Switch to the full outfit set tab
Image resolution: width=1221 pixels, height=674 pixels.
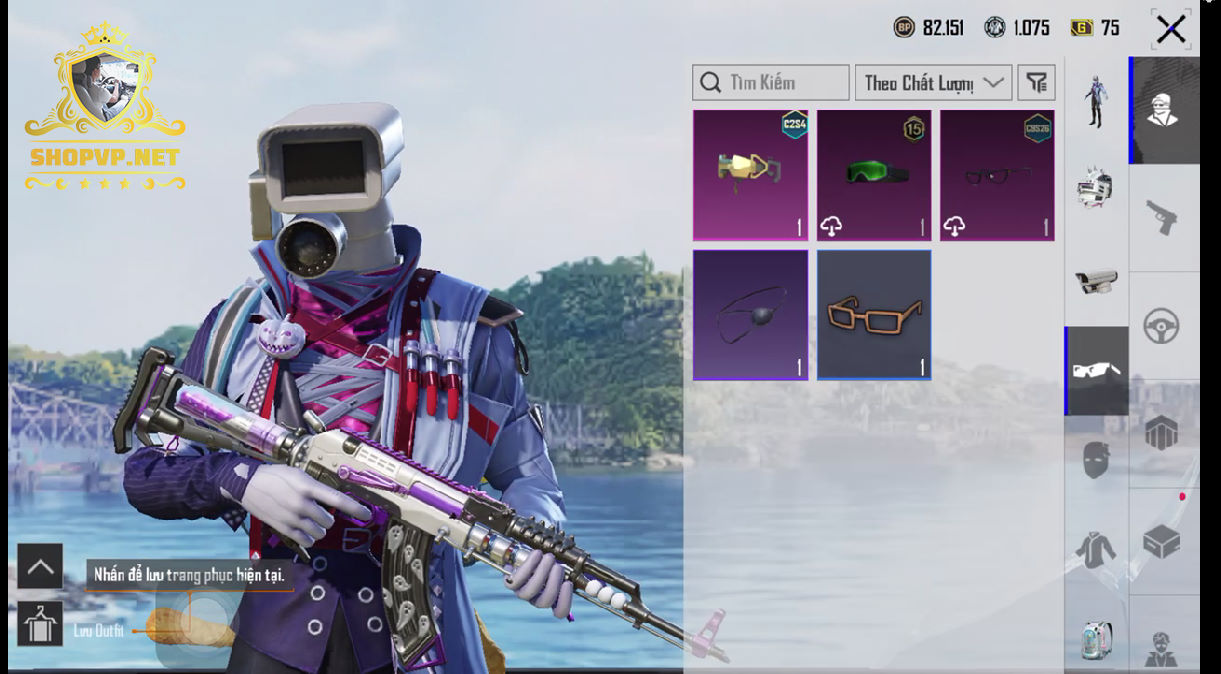1096,101
